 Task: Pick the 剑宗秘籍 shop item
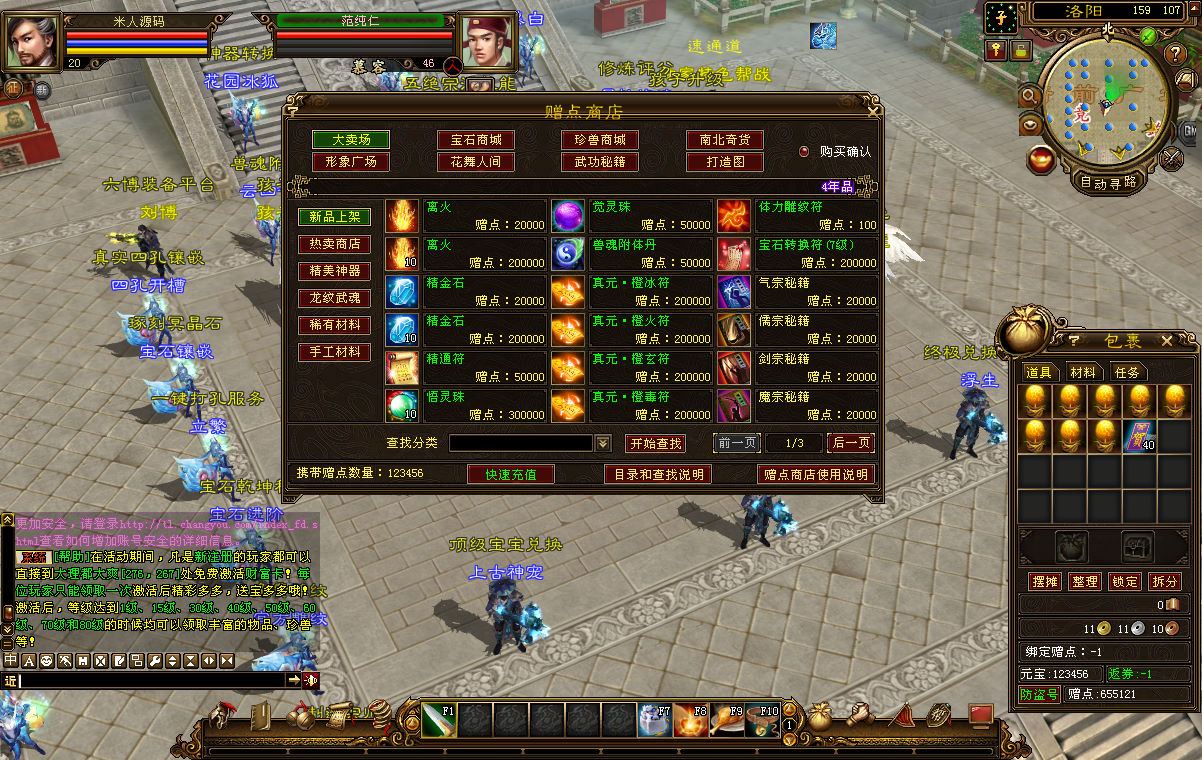798,367
